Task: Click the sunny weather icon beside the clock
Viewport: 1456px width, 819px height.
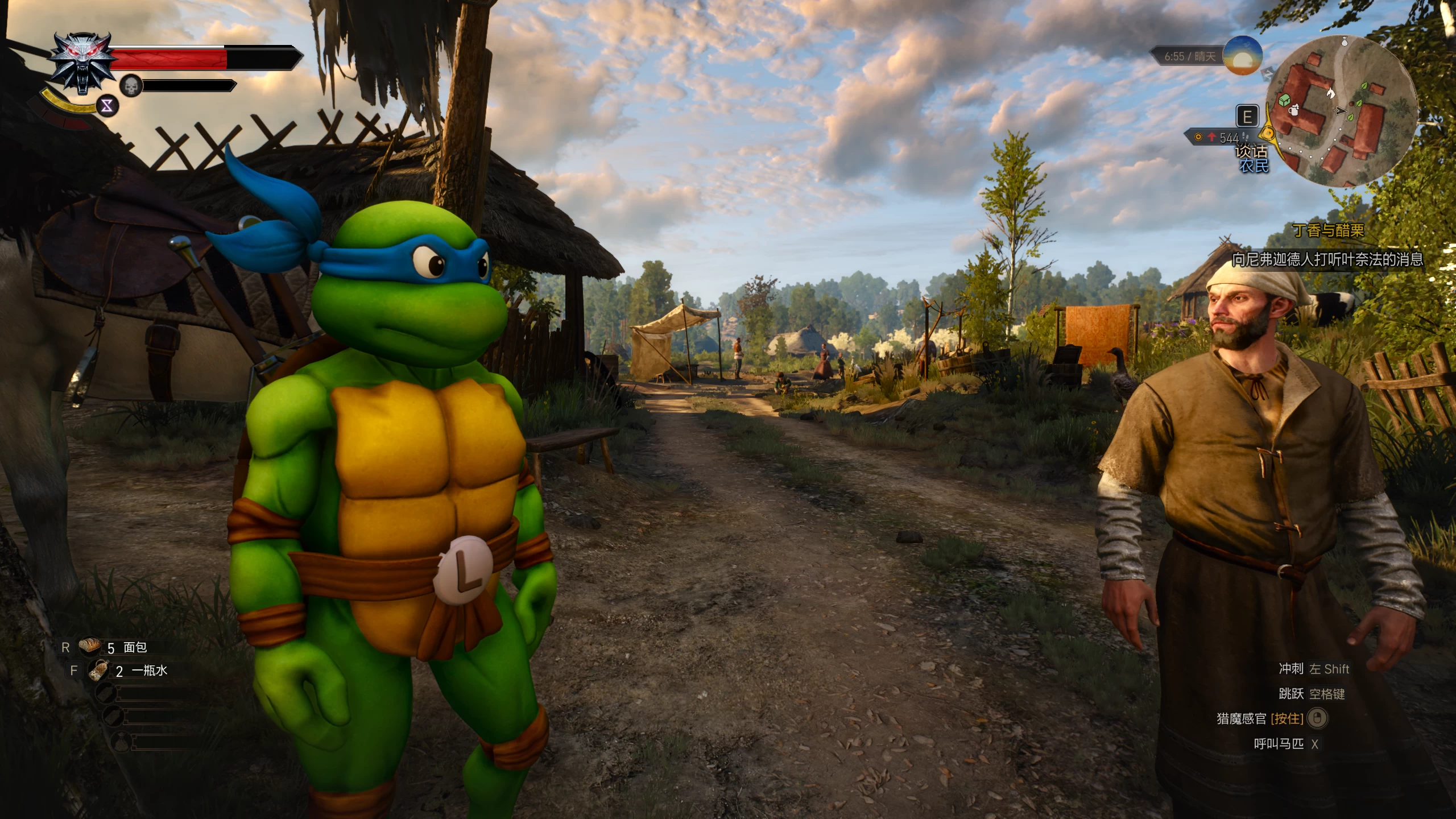Action: [1242, 55]
